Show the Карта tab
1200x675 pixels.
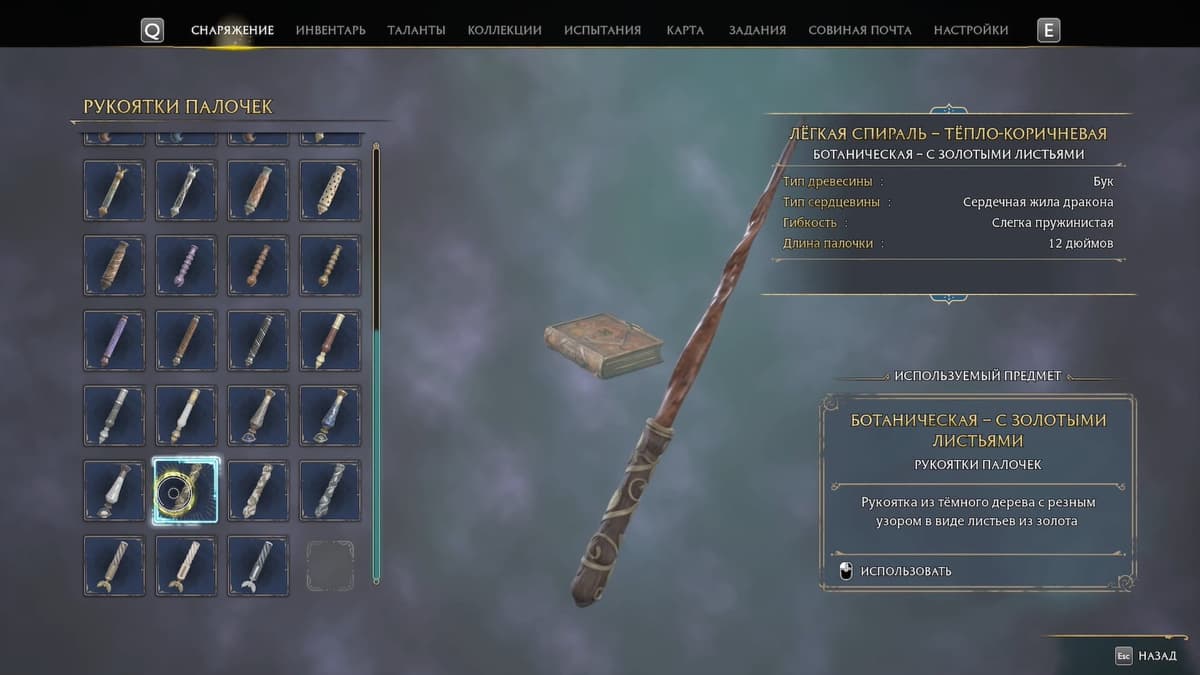point(685,30)
